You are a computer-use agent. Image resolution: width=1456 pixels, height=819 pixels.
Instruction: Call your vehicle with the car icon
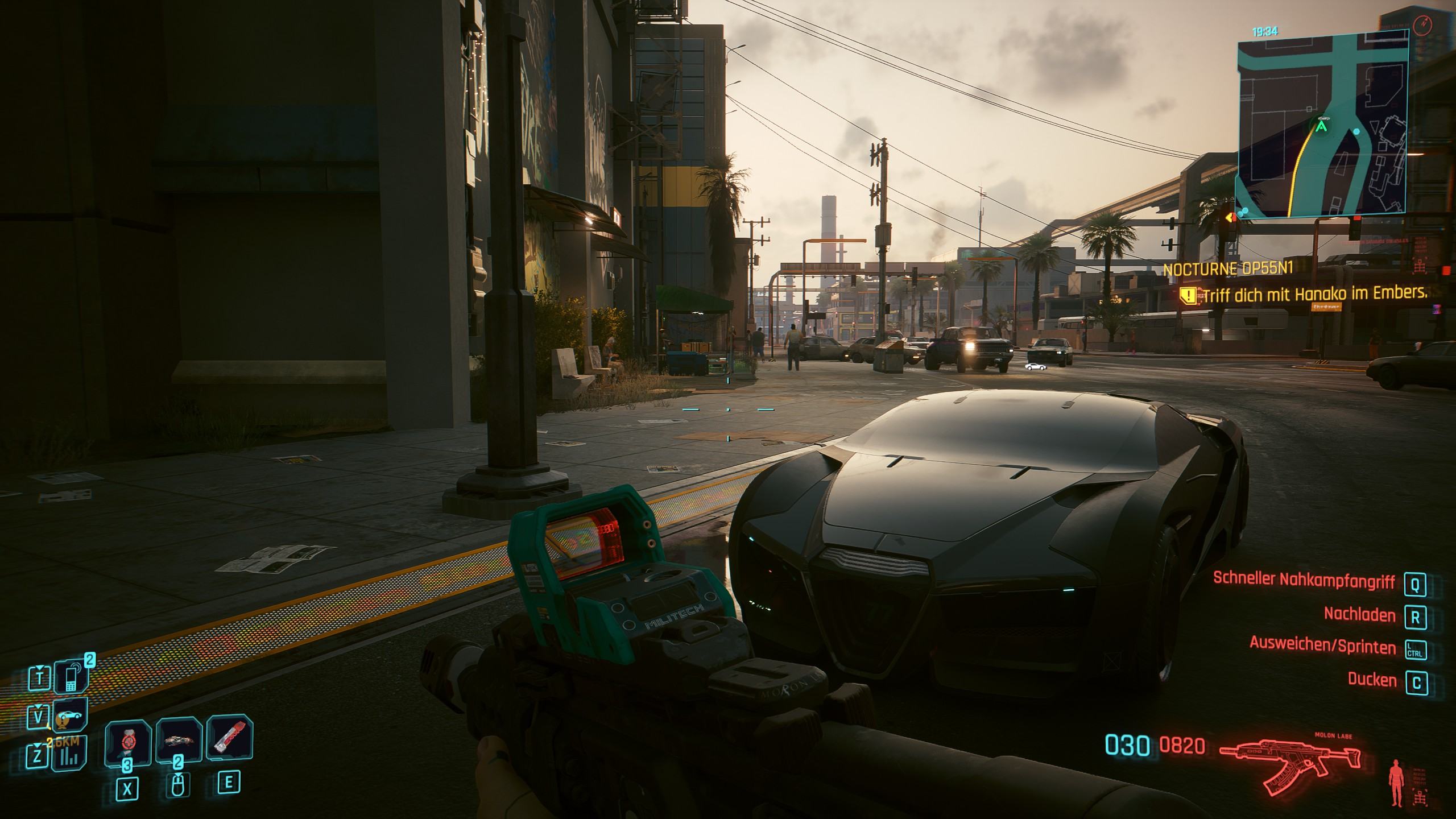coord(71,714)
